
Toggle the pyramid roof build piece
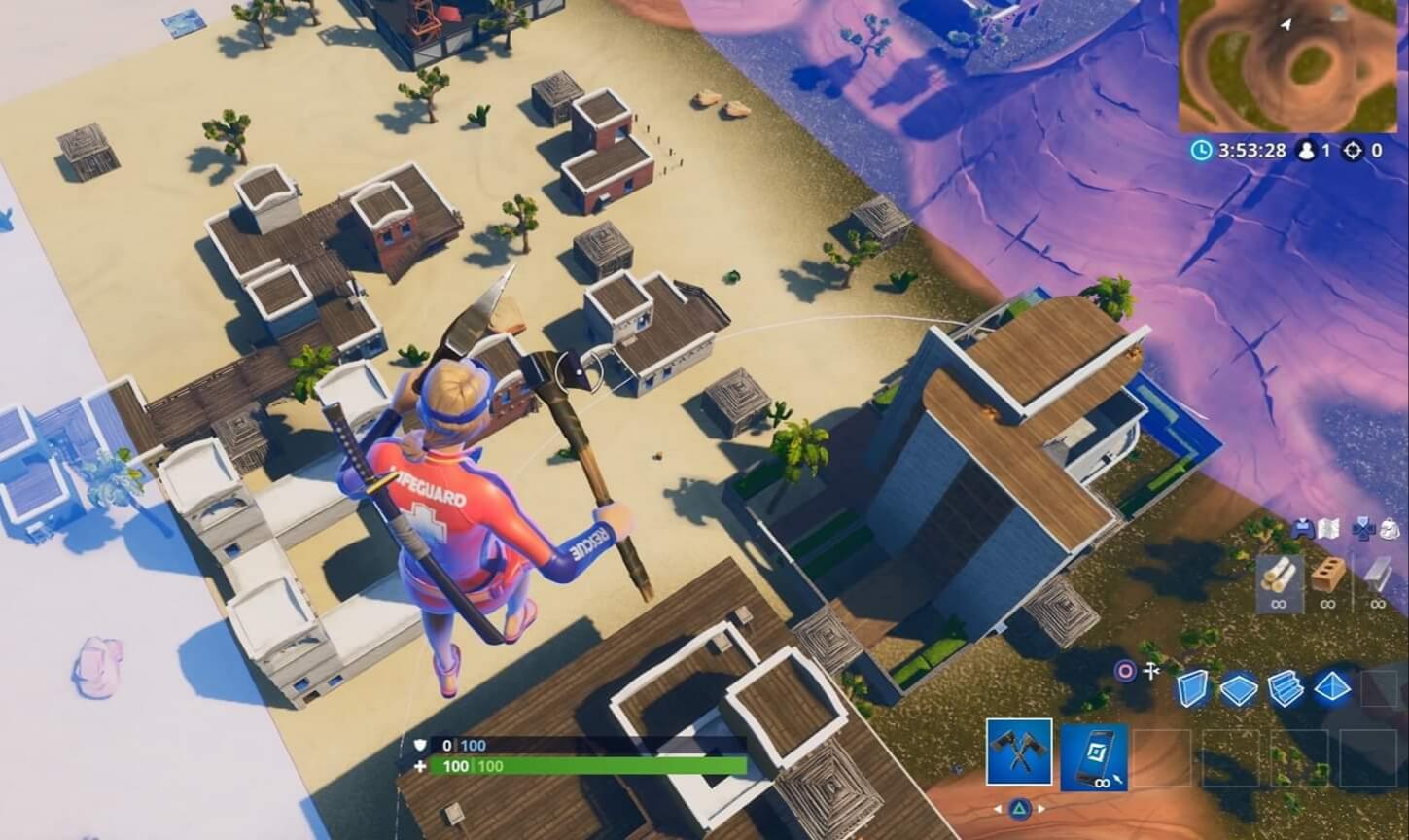point(1334,687)
